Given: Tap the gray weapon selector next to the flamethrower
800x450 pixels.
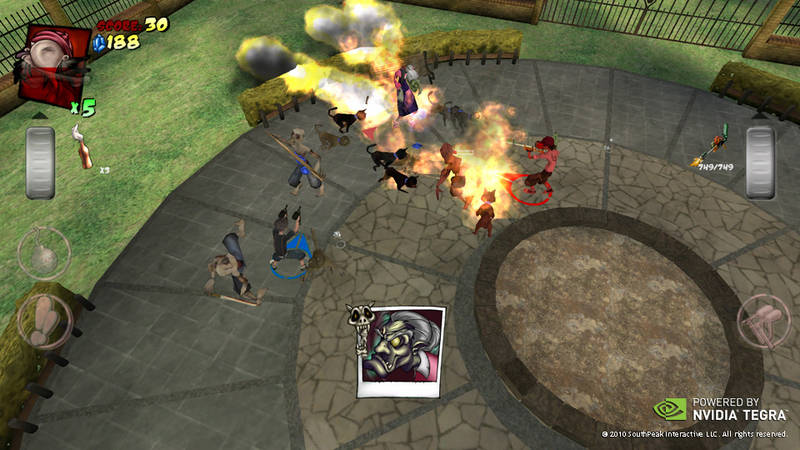Looking at the screenshot, I should pyautogui.click(x=760, y=162).
